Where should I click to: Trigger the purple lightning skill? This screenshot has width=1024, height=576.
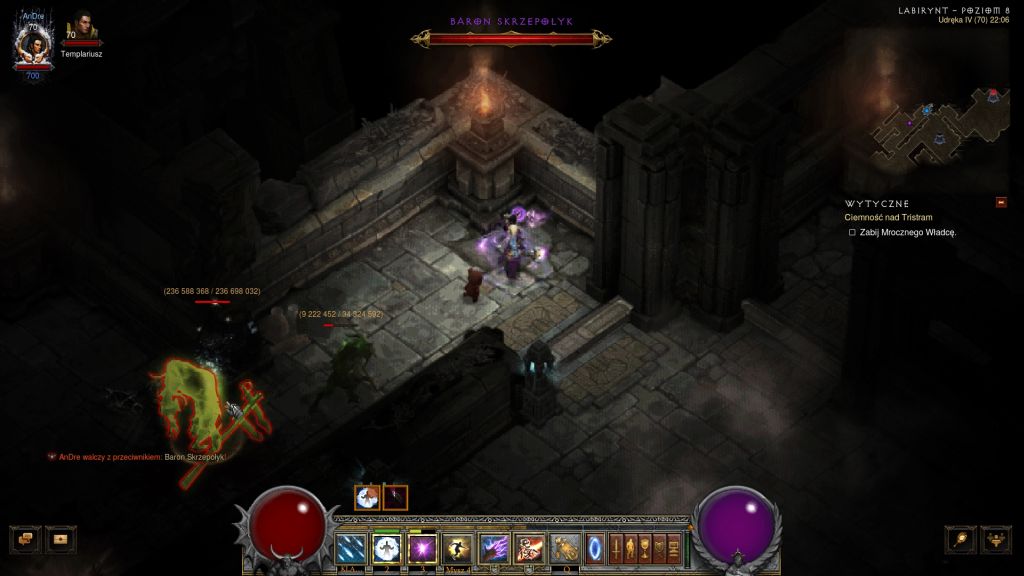[x=492, y=548]
